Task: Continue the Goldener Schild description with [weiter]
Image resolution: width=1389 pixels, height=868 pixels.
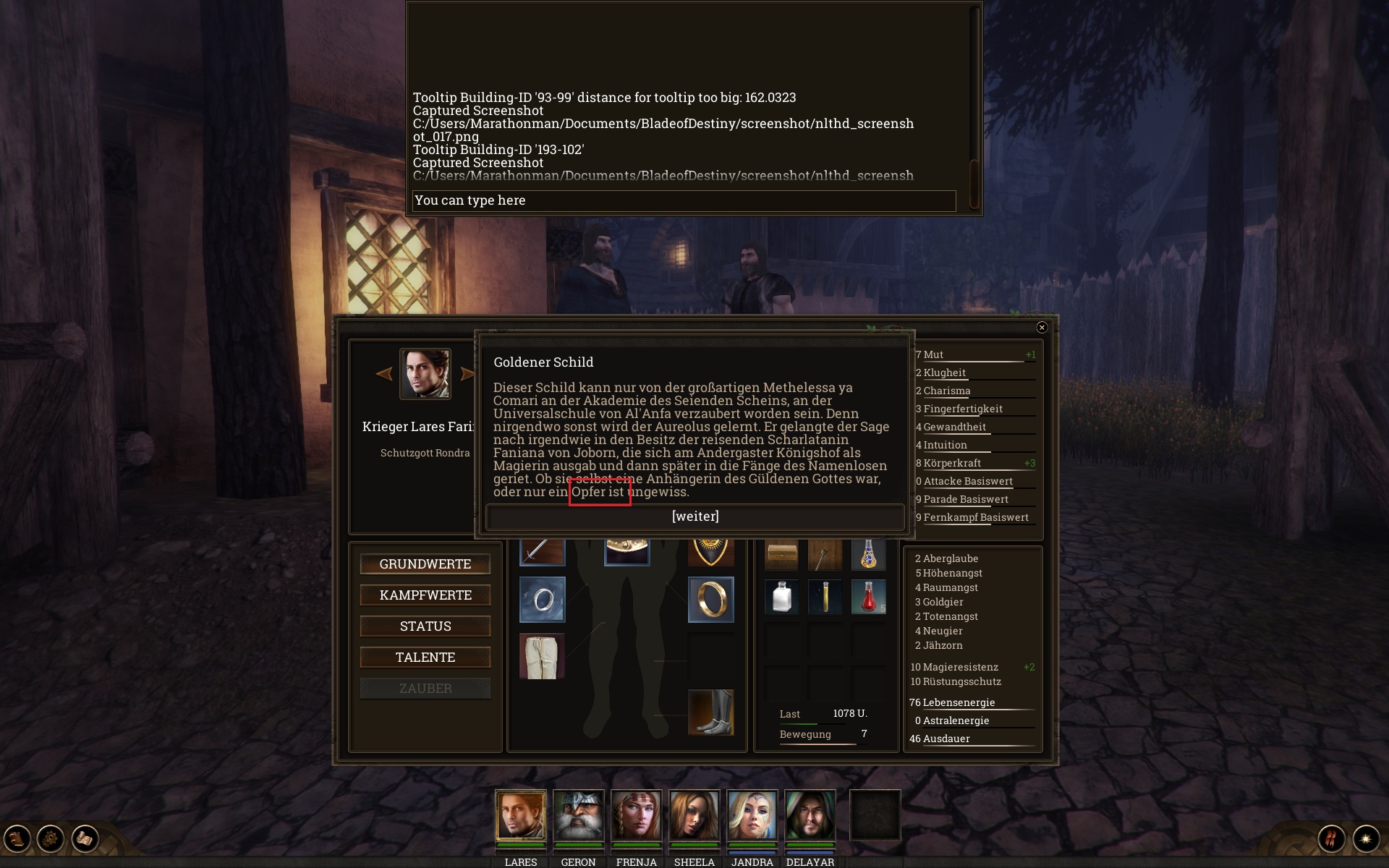Action: pyautogui.click(x=694, y=516)
